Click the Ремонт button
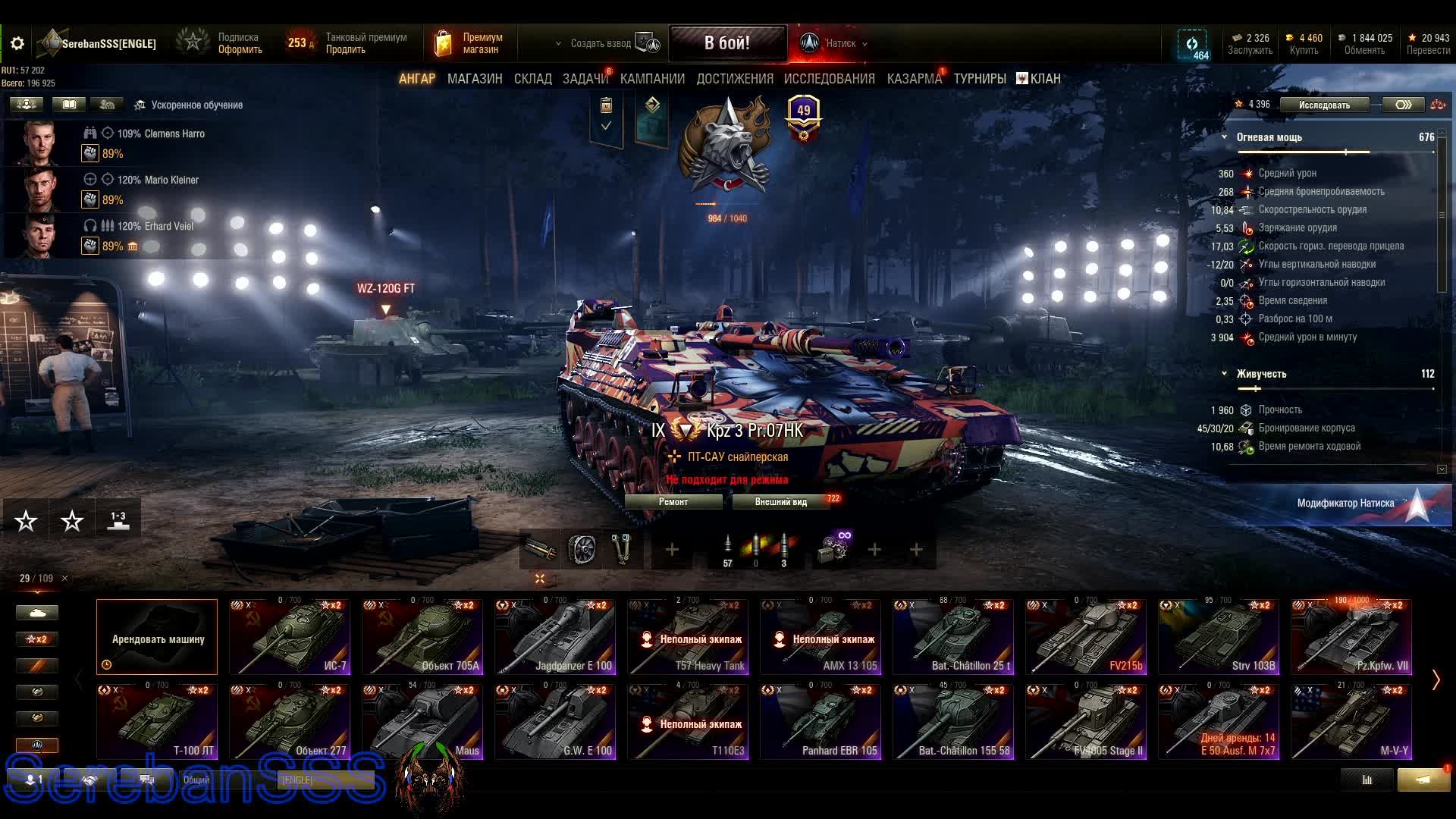This screenshot has width=1456, height=819. click(673, 502)
